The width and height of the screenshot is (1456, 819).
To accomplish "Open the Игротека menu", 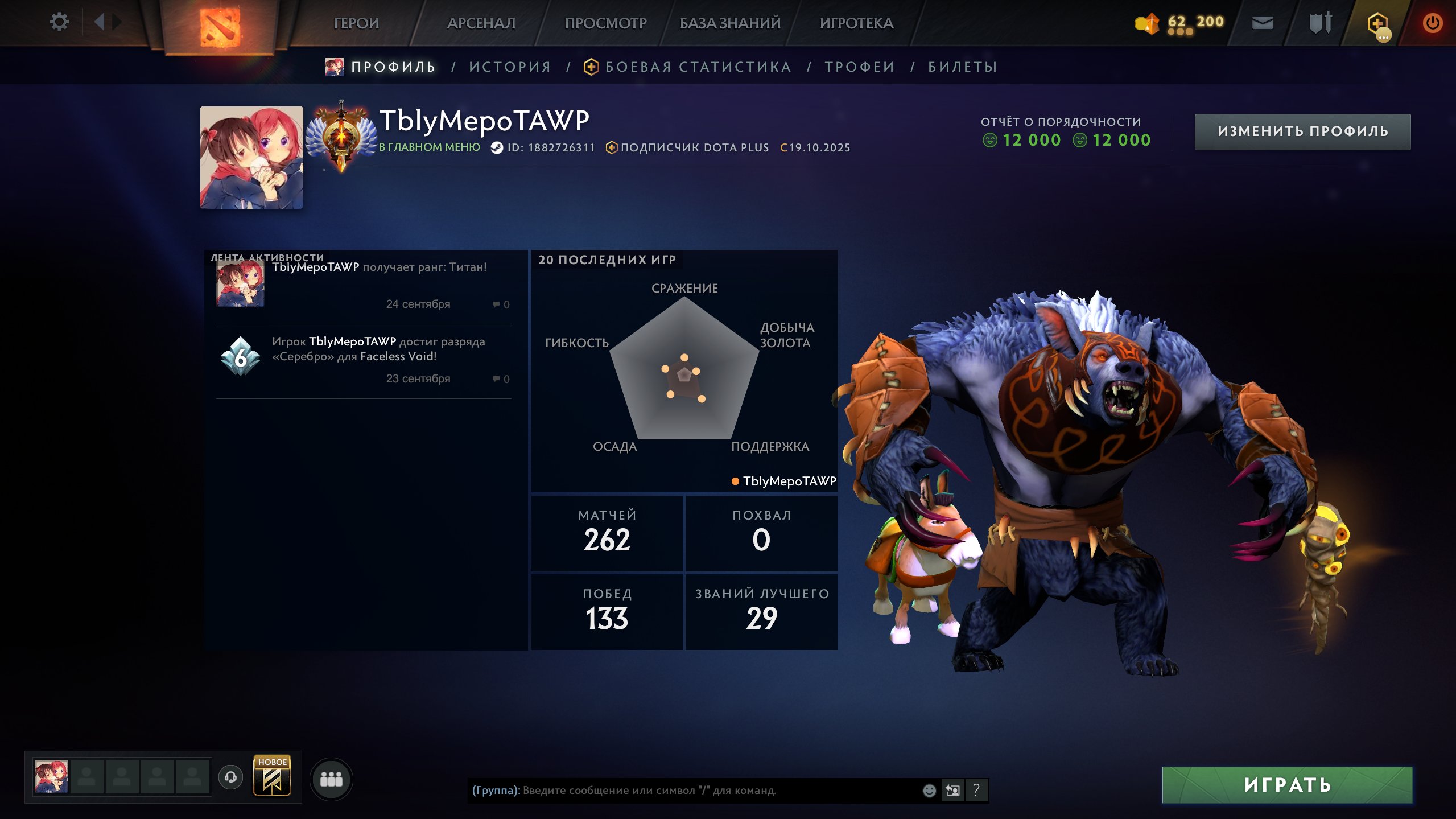I will [x=856, y=23].
